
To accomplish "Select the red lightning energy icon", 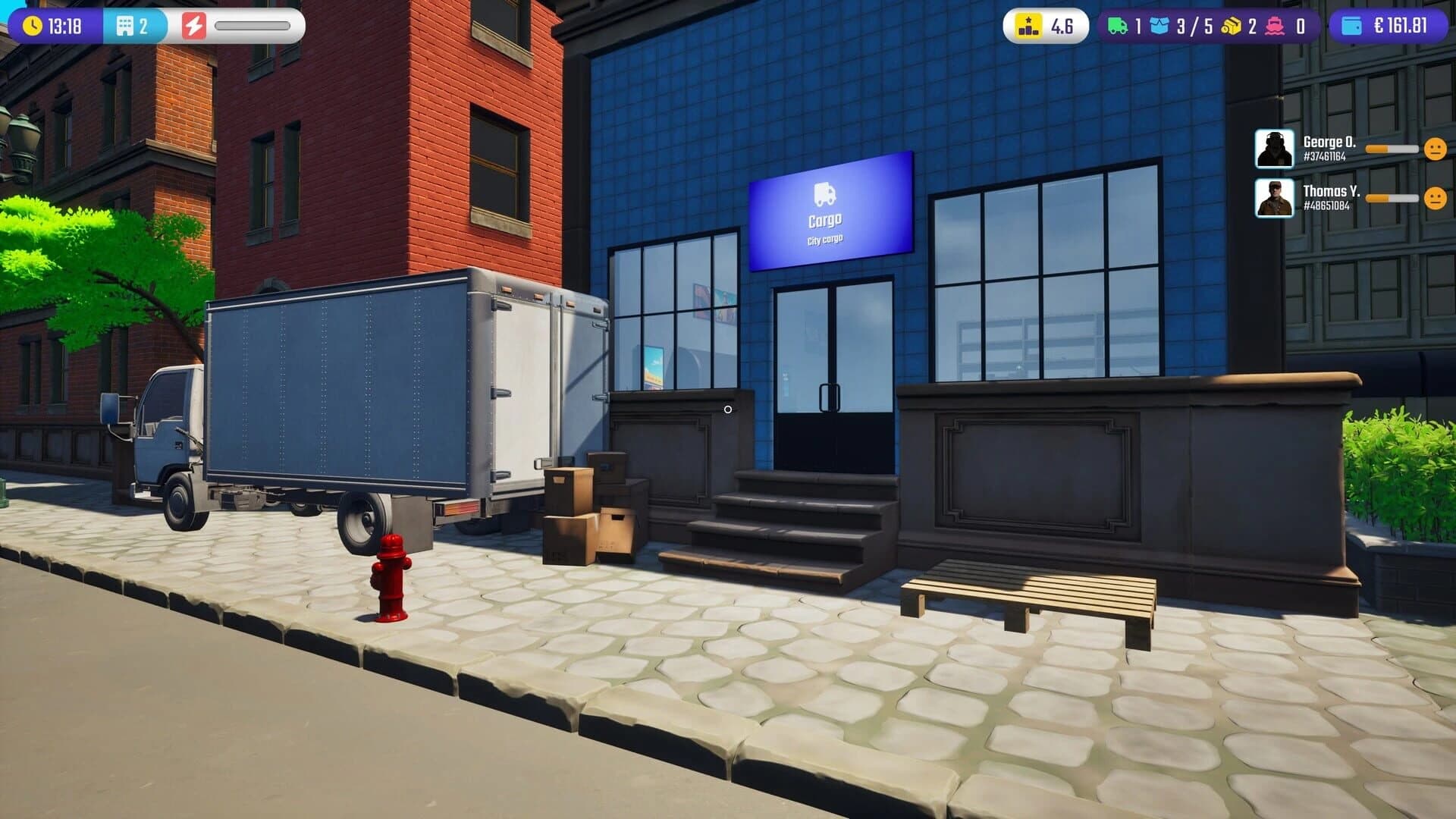I will click(x=195, y=25).
